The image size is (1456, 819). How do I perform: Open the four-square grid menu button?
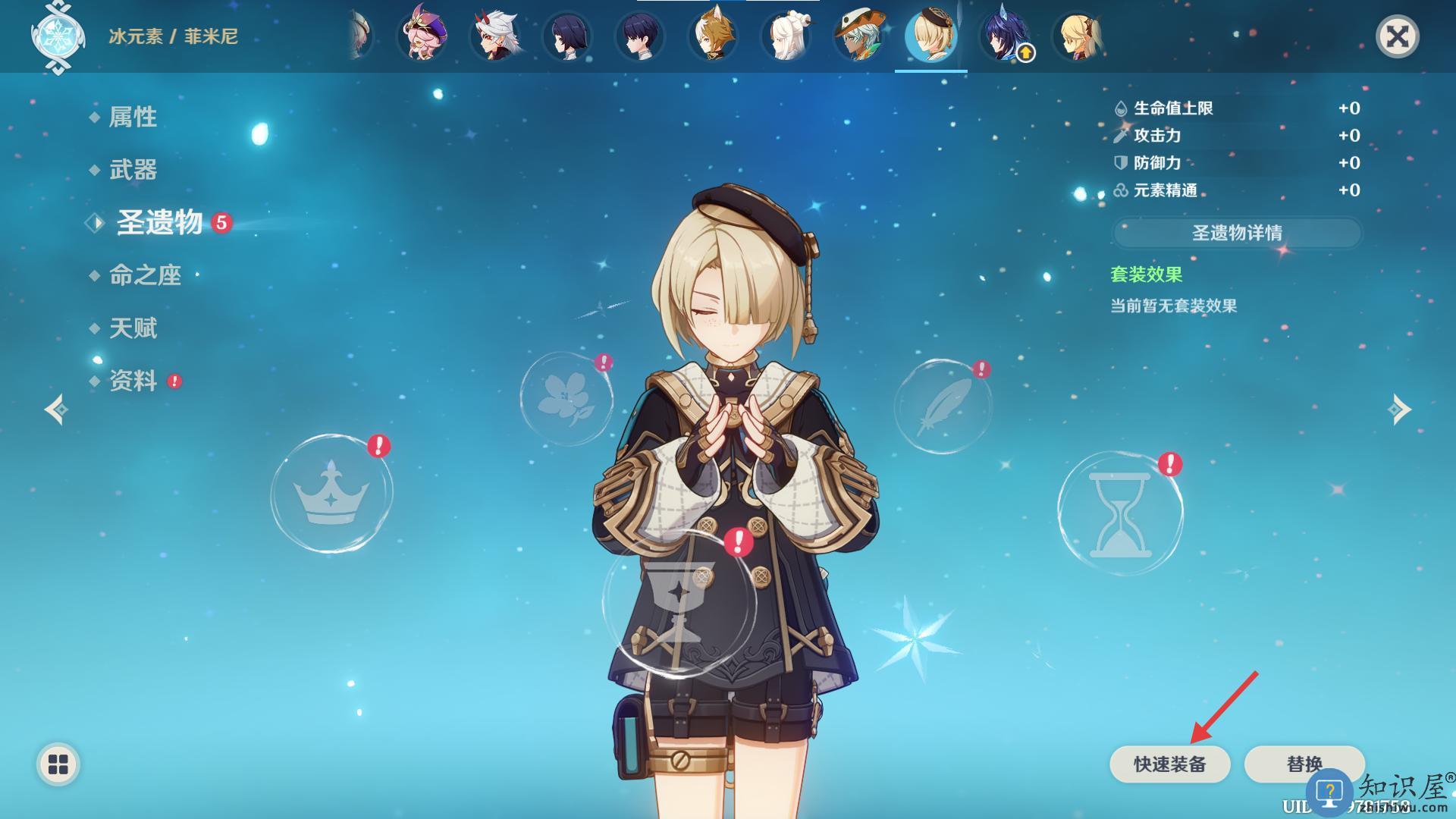pyautogui.click(x=58, y=764)
